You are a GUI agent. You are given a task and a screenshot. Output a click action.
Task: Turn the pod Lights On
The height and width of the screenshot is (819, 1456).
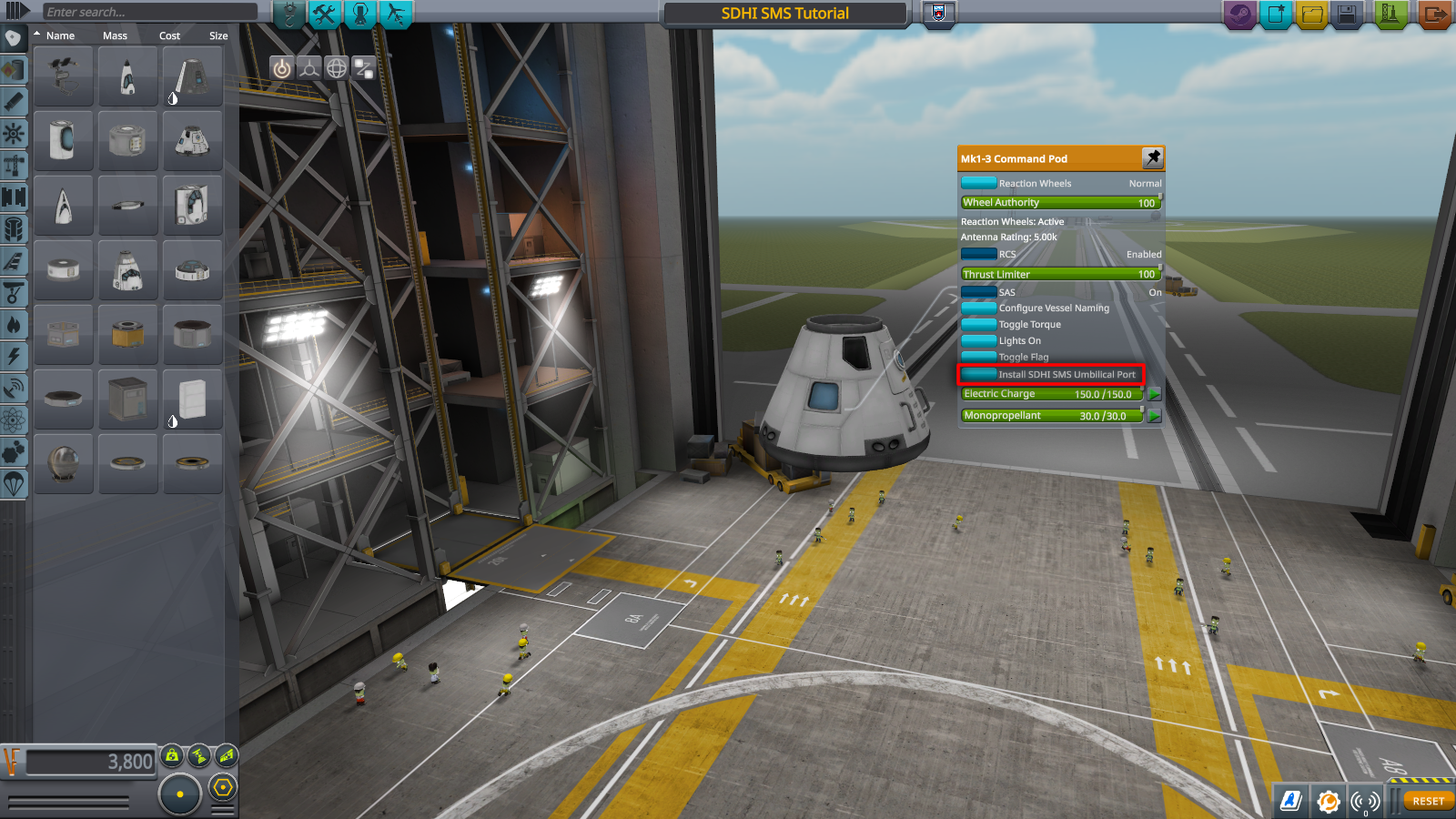(978, 341)
